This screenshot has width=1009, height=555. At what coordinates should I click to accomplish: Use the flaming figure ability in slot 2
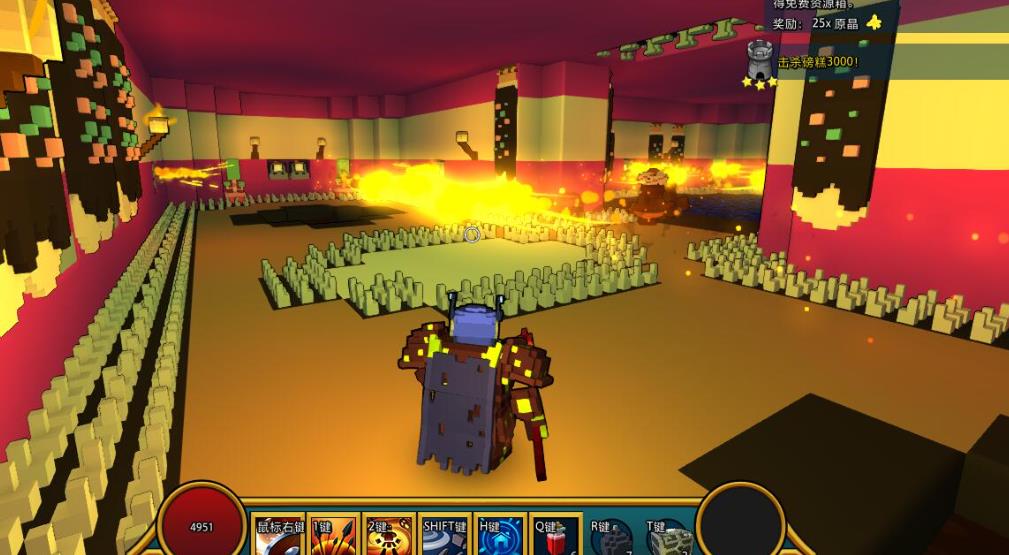(389, 538)
